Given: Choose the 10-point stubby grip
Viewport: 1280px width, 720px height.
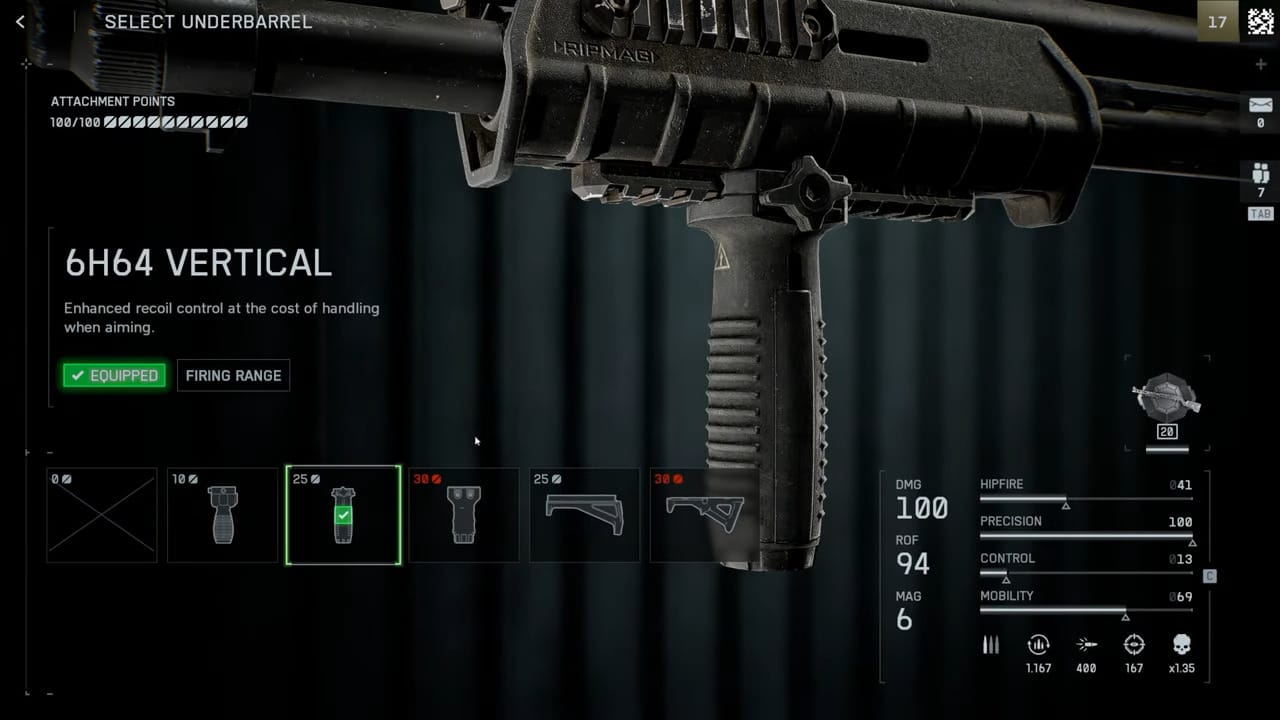Looking at the screenshot, I should pos(223,515).
